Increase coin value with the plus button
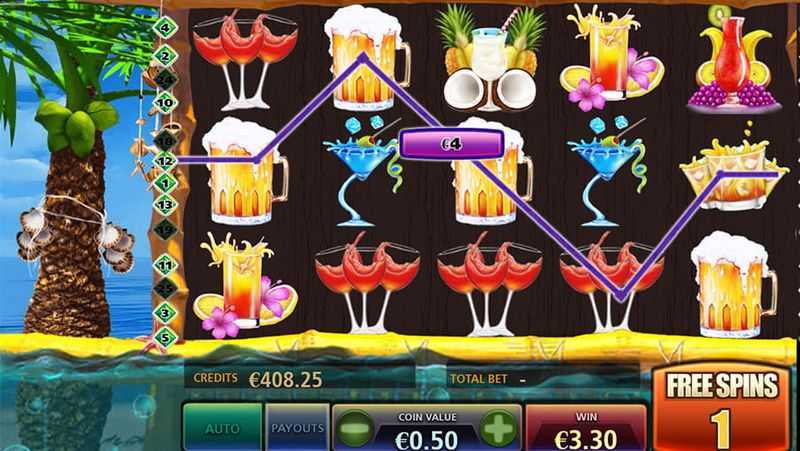The width and height of the screenshot is (800, 451). [x=497, y=430]
